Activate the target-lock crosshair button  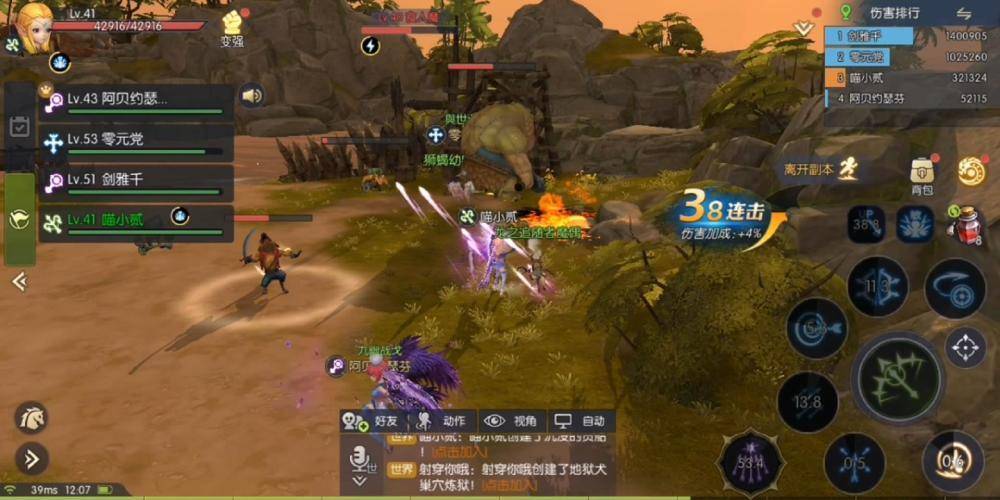(965, 347)
